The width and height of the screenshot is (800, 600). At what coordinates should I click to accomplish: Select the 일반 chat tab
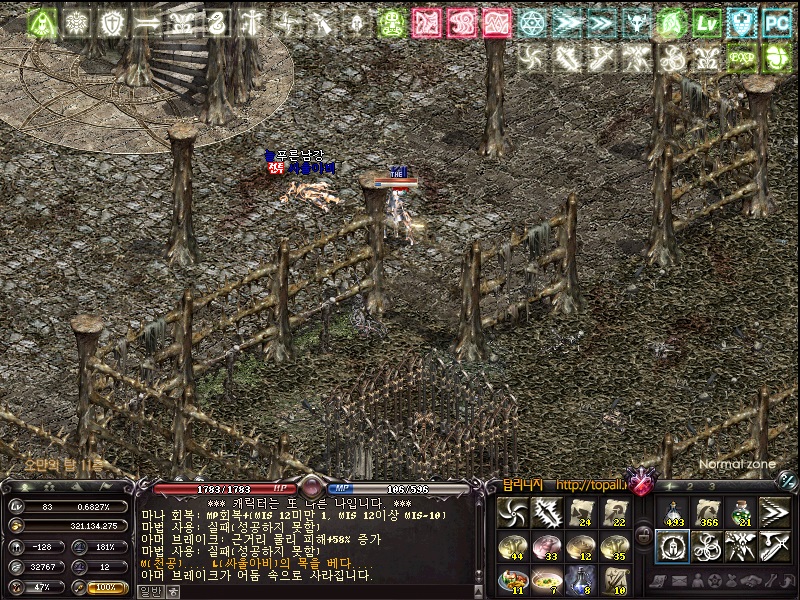[x=147, y=590]
